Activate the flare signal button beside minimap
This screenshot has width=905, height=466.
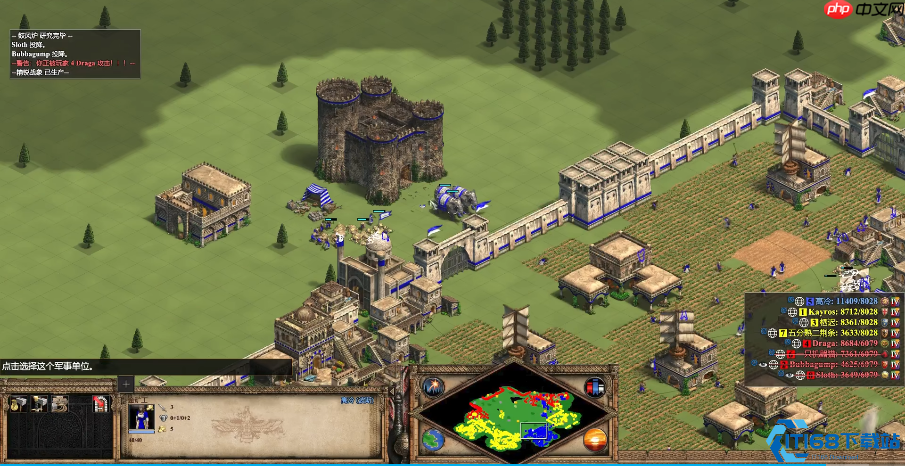coord(434,387)
